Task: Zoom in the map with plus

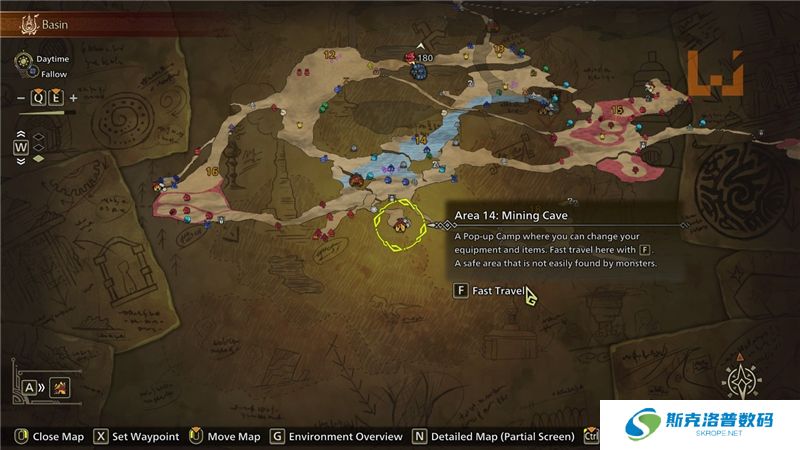Action: tap(73, 98)
